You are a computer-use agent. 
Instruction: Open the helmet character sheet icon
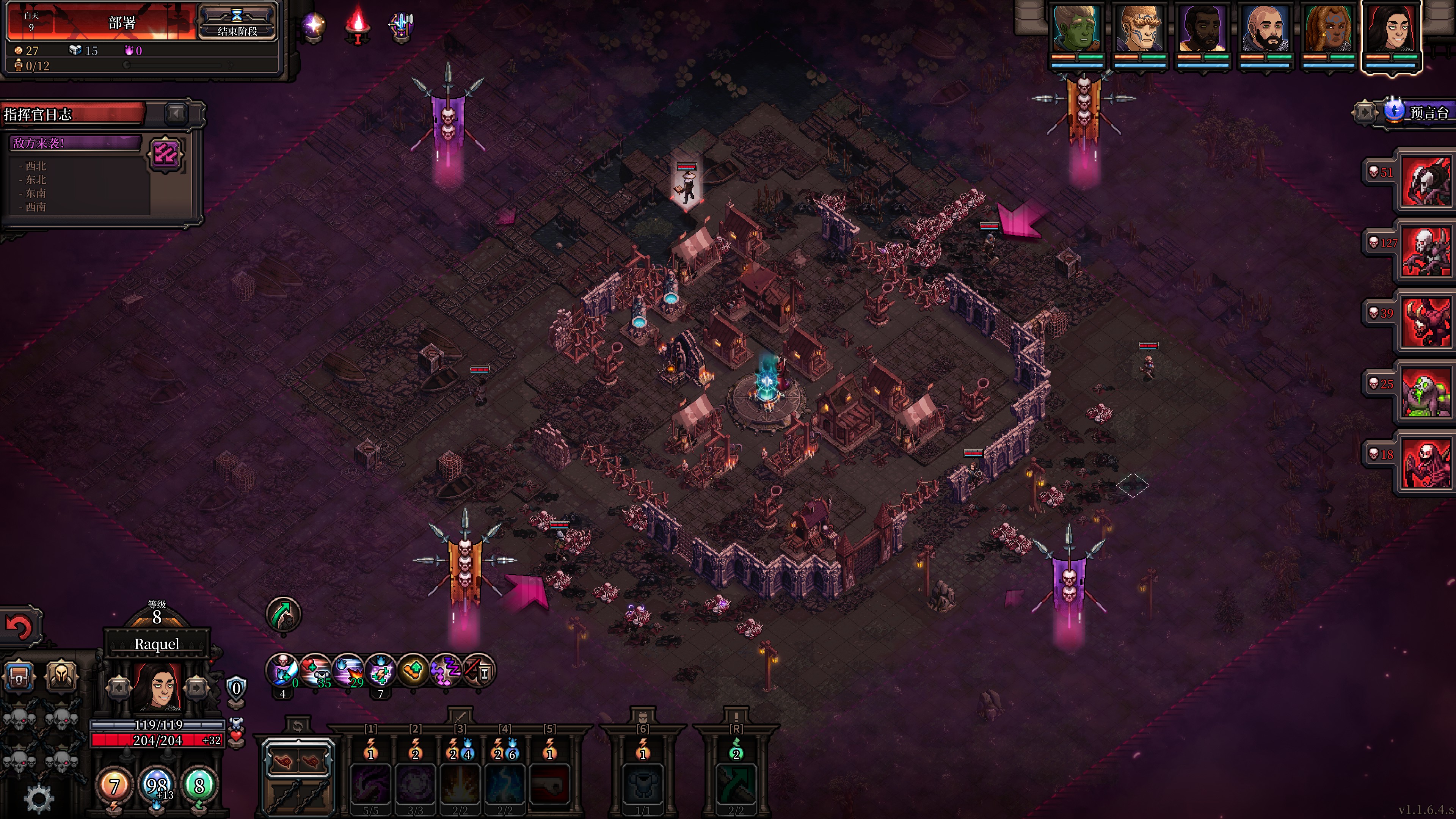[61, 675]
